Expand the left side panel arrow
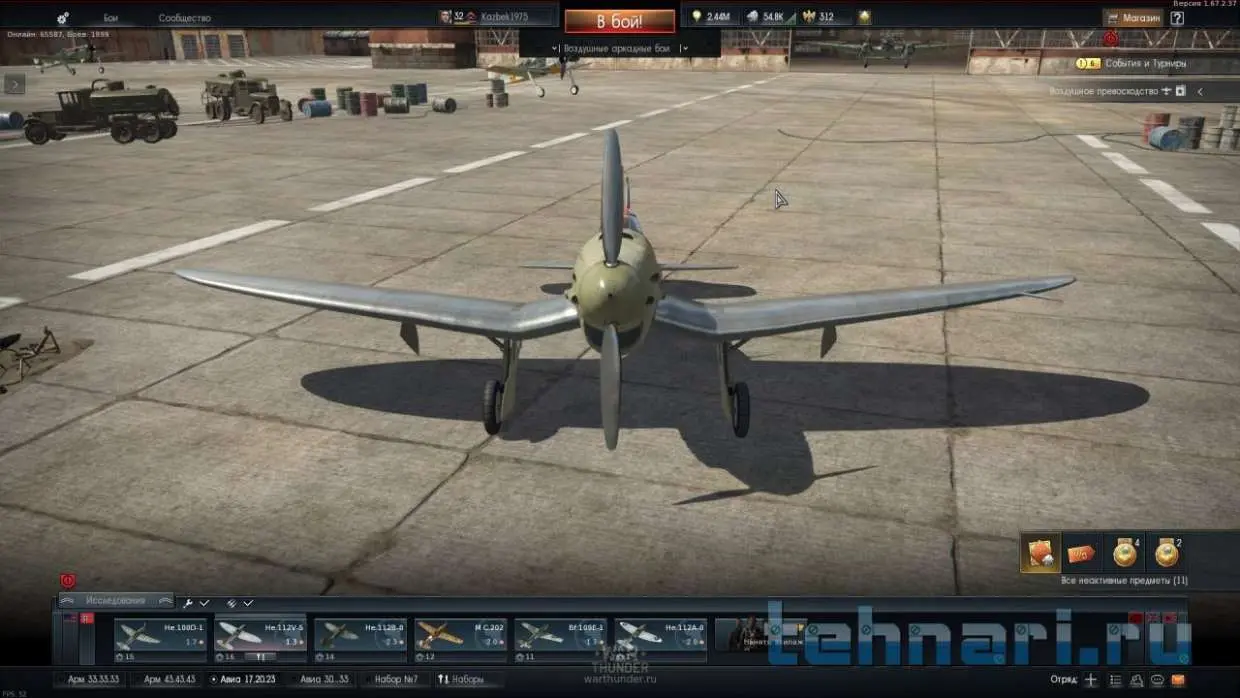 point(14,84)
